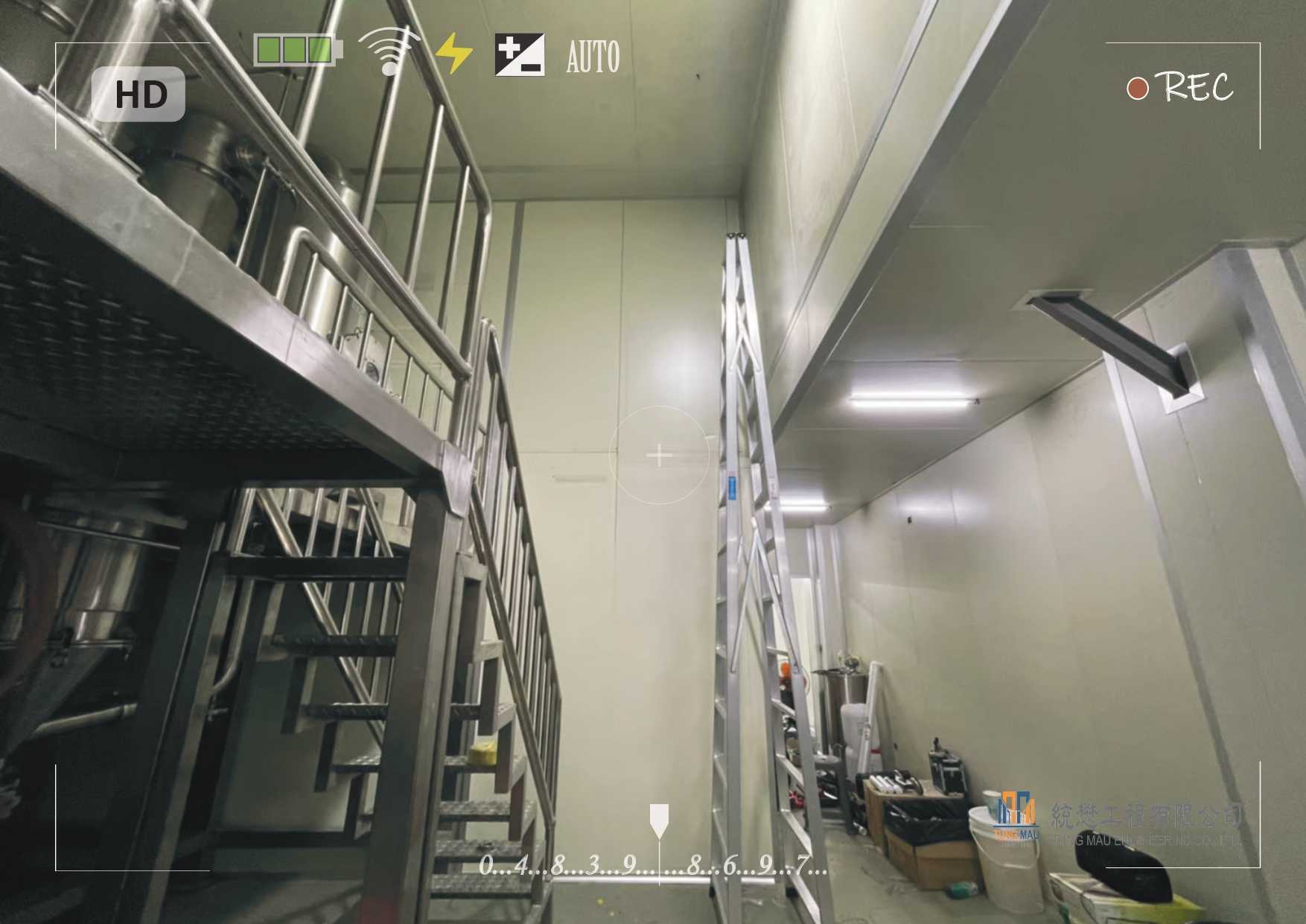The image size is (1306, 924).
Task: Select the AUTO mode label
Action: [593, 57]
